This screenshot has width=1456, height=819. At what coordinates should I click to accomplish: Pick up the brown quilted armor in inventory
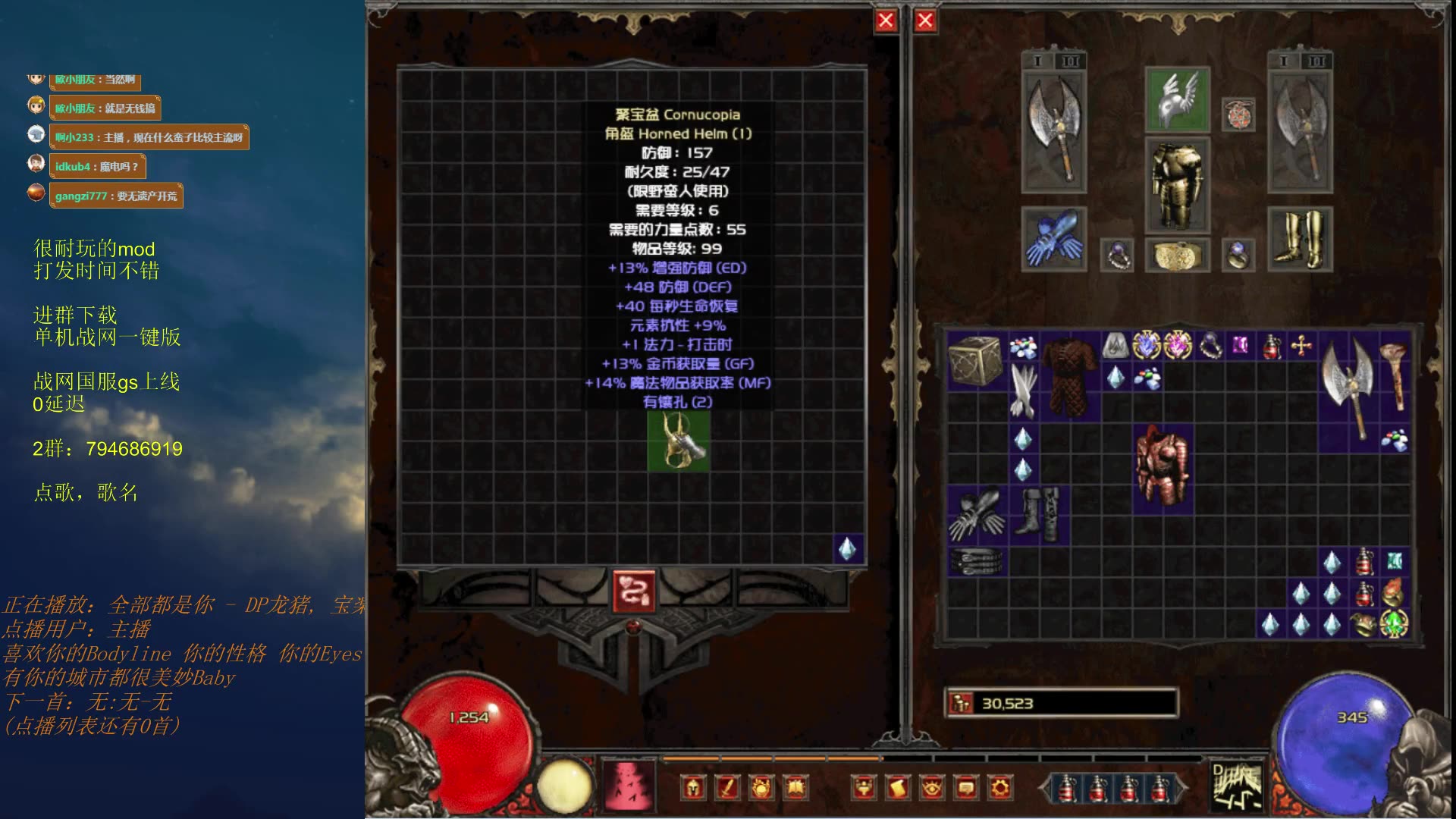1069,377
